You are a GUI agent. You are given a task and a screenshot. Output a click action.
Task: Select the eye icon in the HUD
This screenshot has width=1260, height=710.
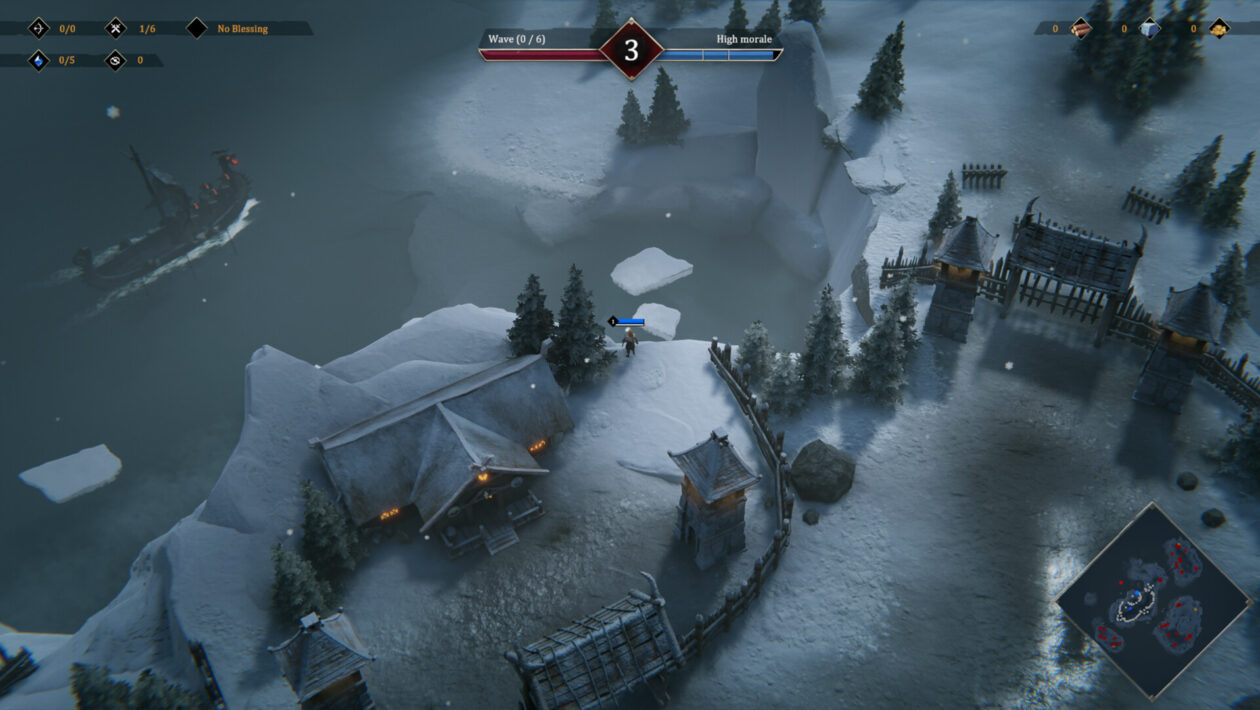click(117, 60)
